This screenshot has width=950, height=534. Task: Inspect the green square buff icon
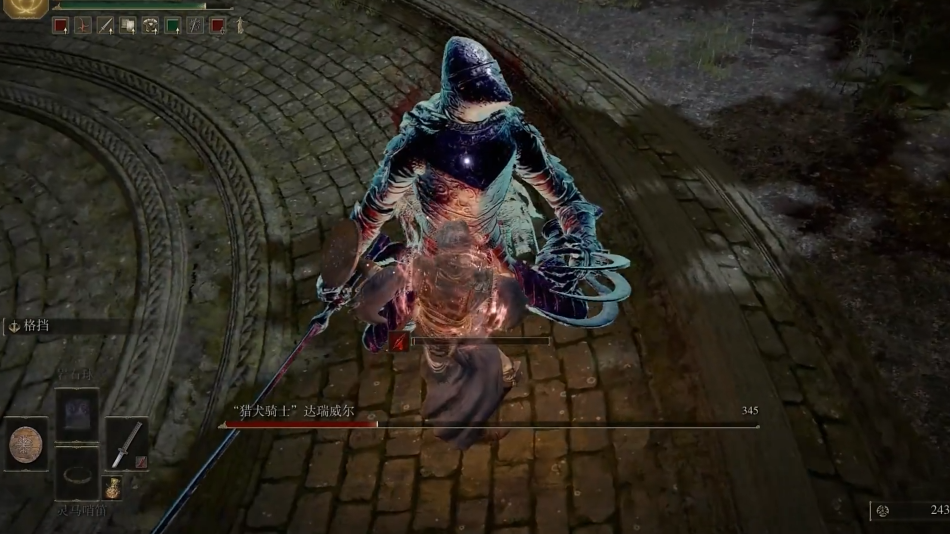click(x=172, y=26)
